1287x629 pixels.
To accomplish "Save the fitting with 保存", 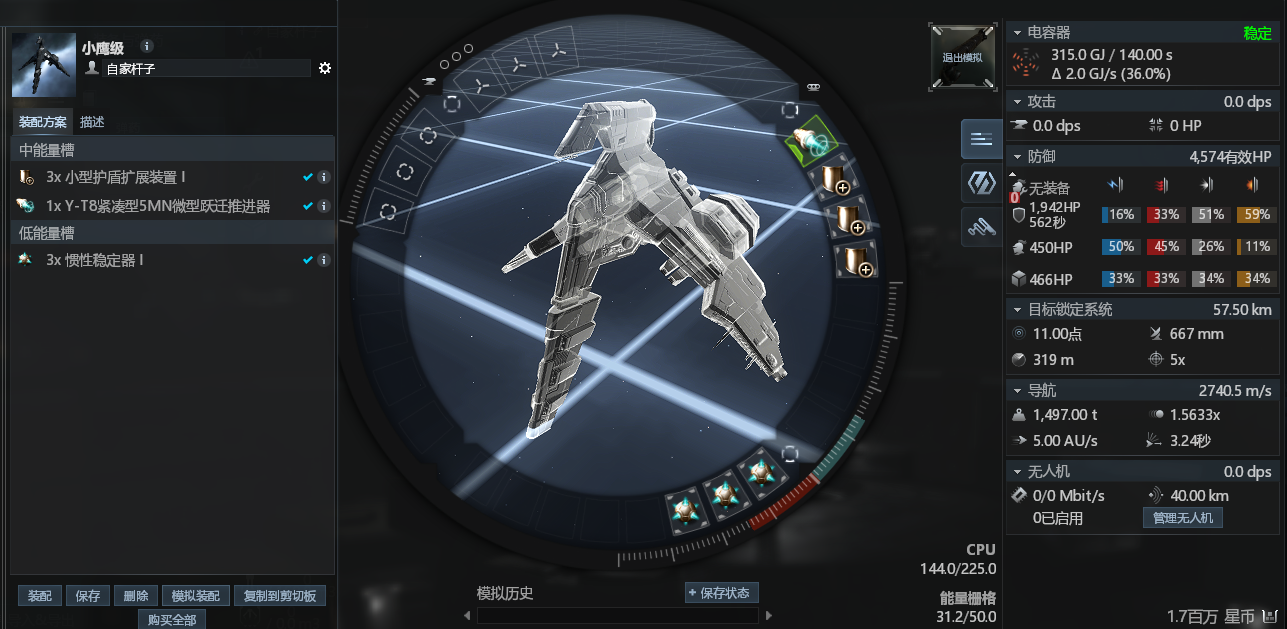I will (88, 596).
